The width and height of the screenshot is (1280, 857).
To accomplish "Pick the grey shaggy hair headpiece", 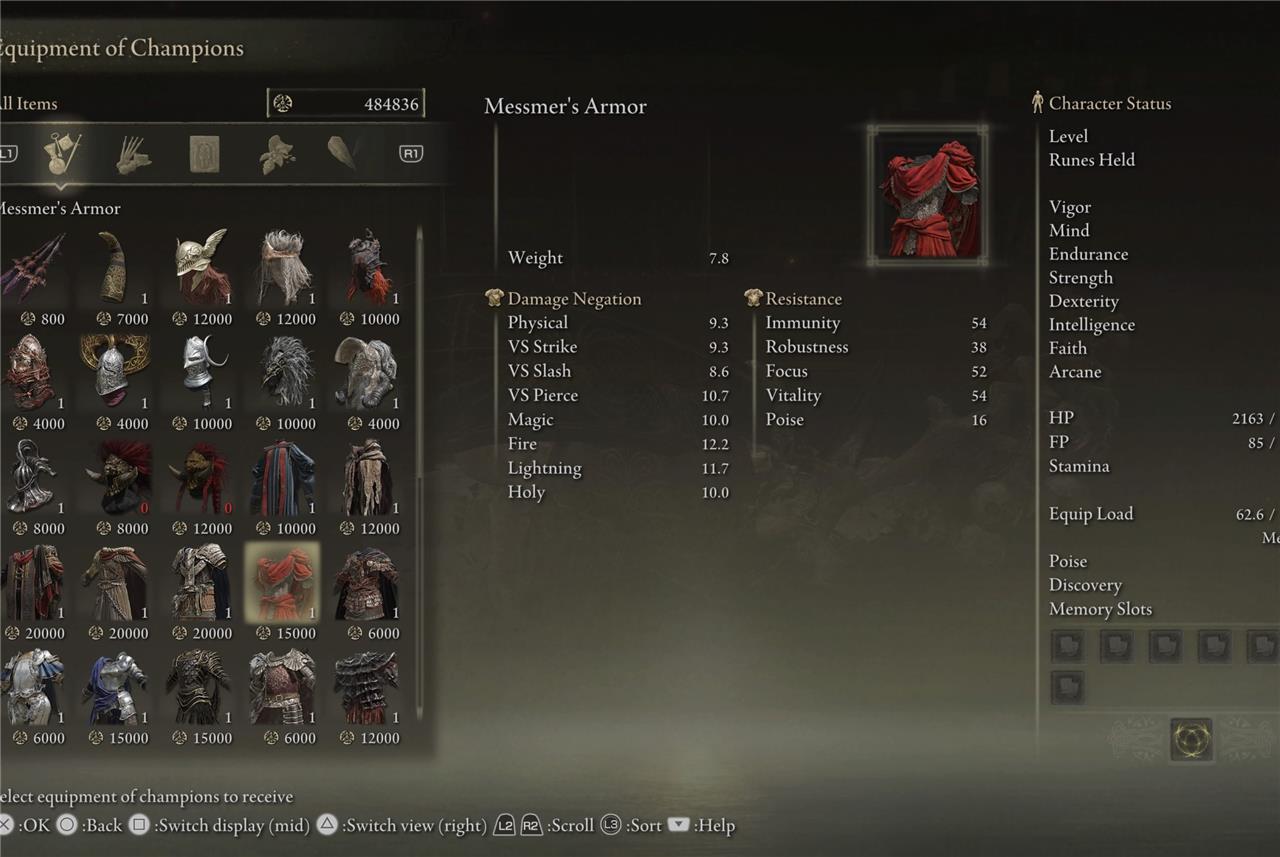I will [x=285, y=267].
